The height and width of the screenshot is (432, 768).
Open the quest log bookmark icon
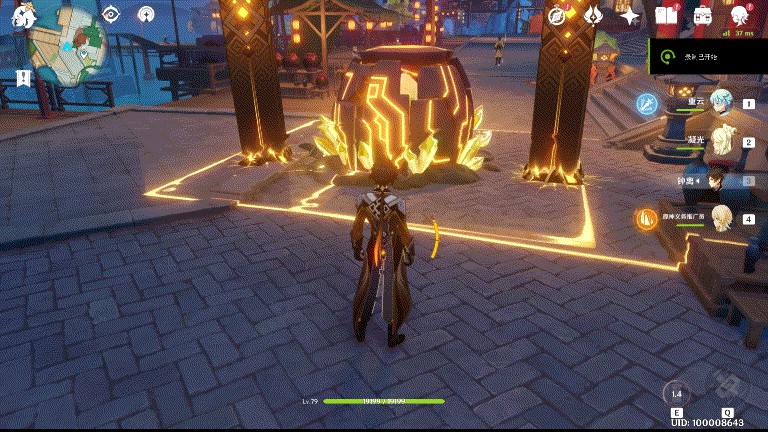pos(23,79)
